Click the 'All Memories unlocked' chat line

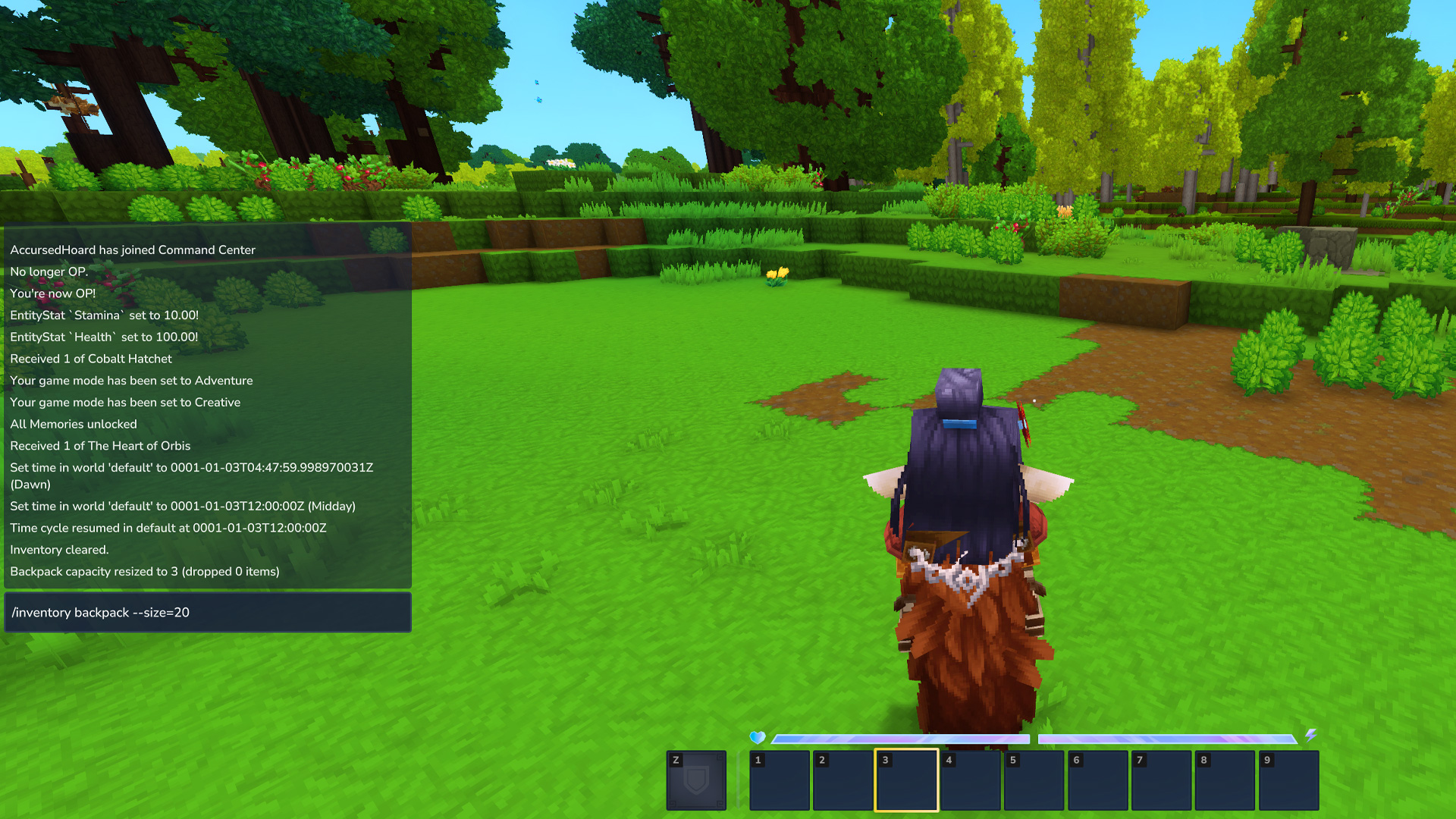(73, 424)
